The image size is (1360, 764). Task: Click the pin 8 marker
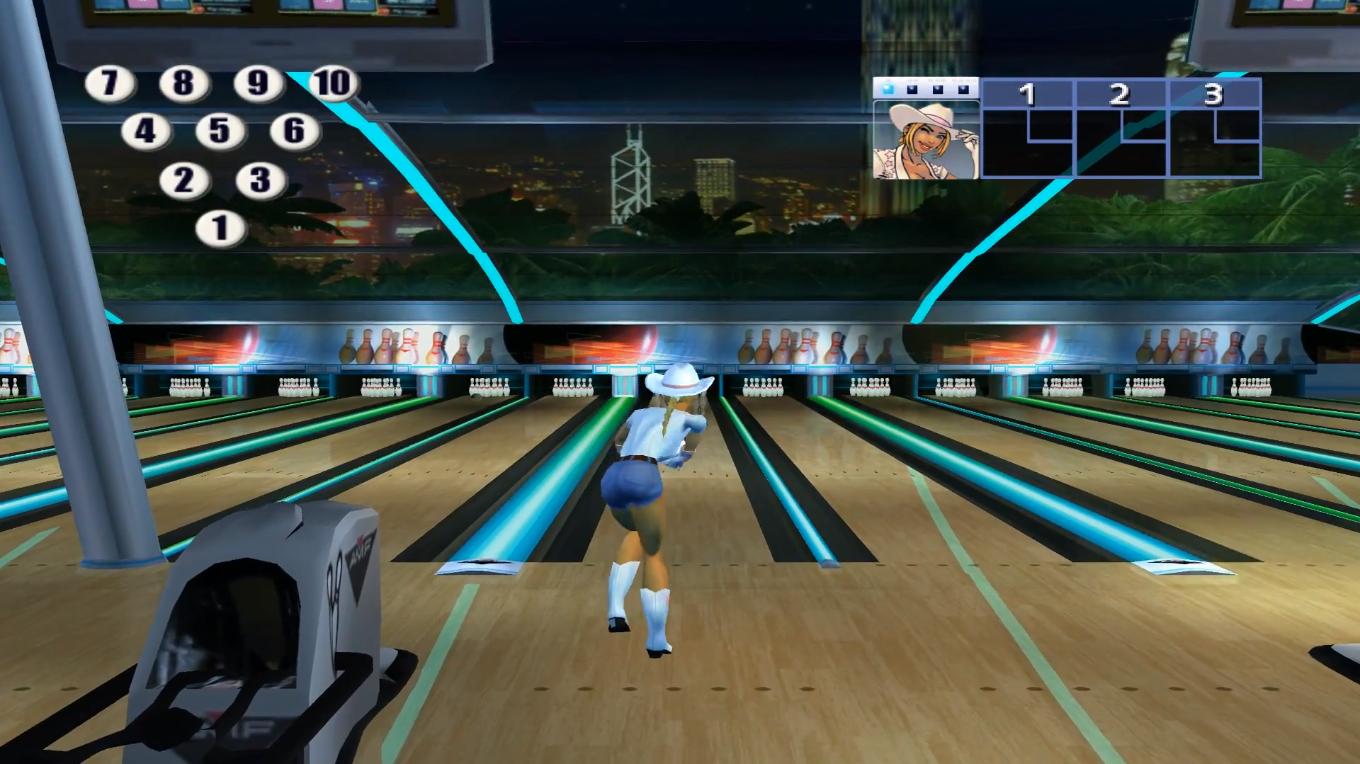tap(183, 84)
